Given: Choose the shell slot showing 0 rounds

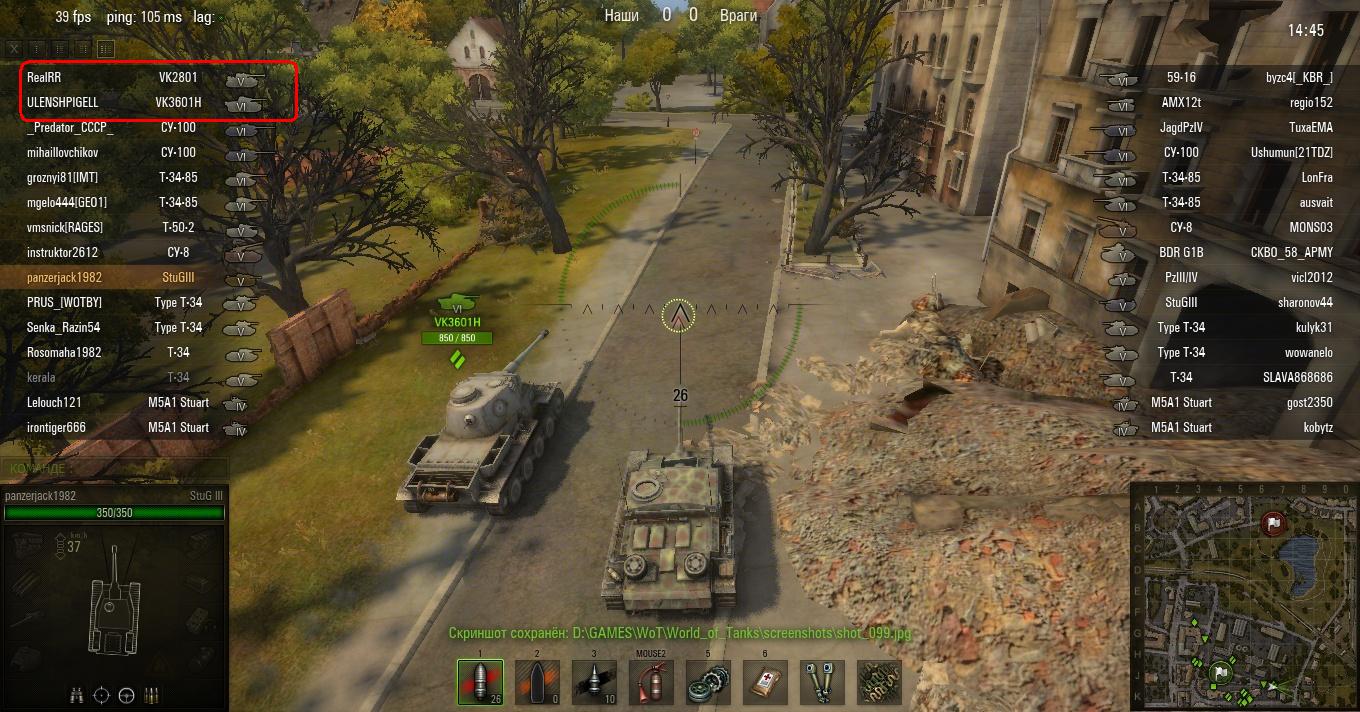Looking at the screenshot, I should click(x=537, y=682).
